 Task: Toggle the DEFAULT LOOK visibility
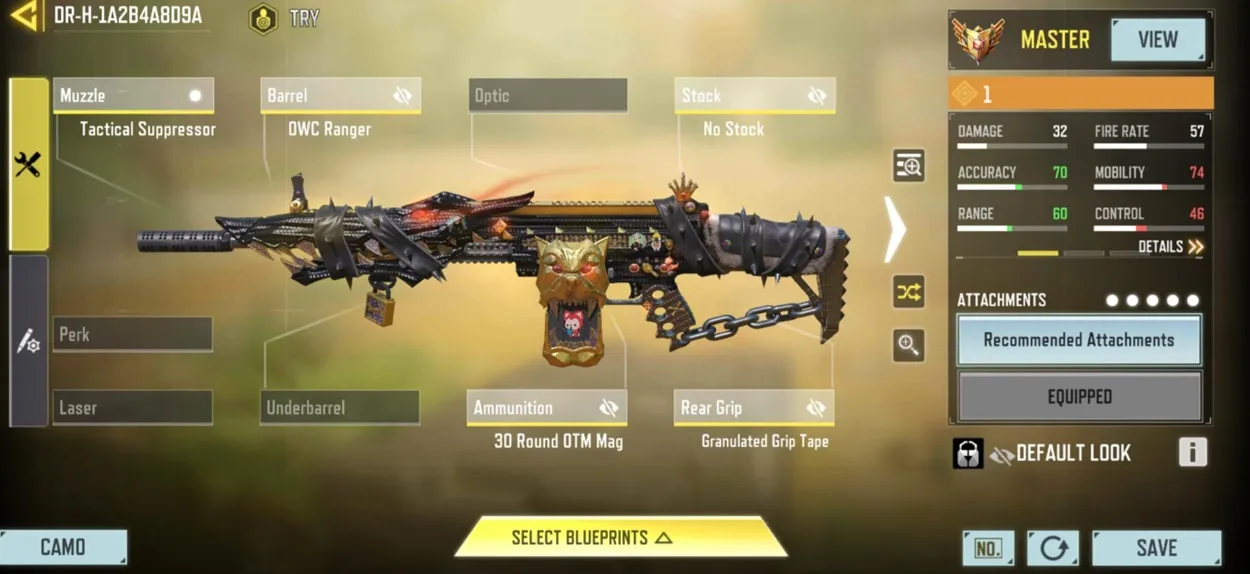pos(1002,454)
